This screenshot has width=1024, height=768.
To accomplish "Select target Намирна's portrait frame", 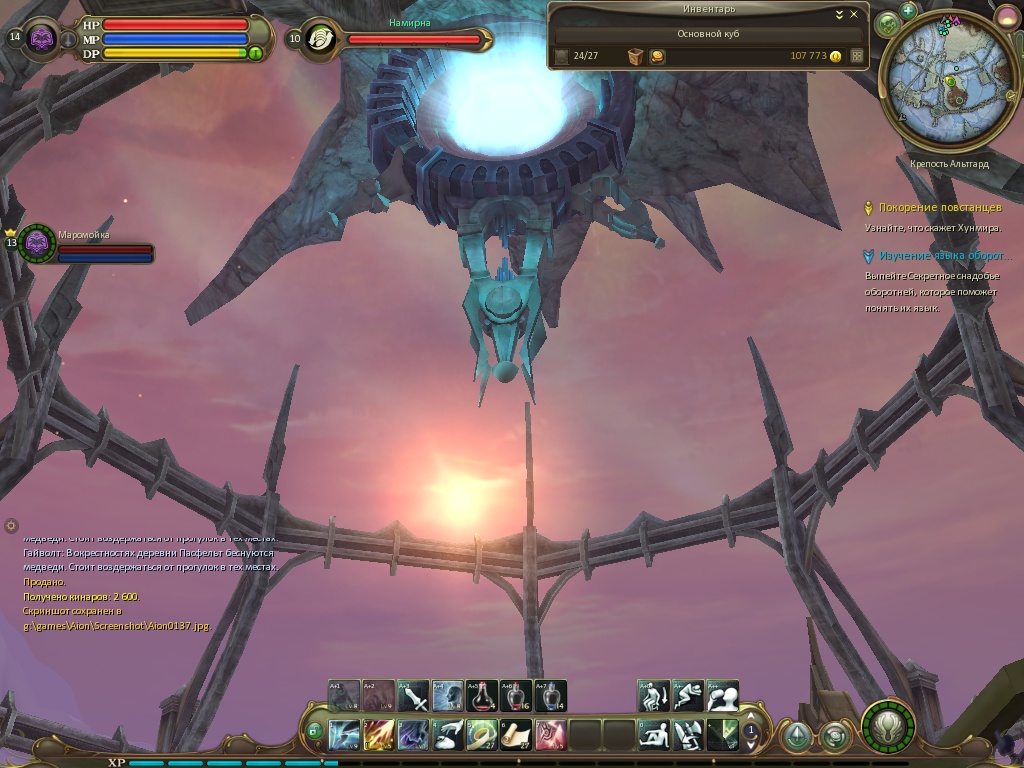I will (x=319, y=40).
